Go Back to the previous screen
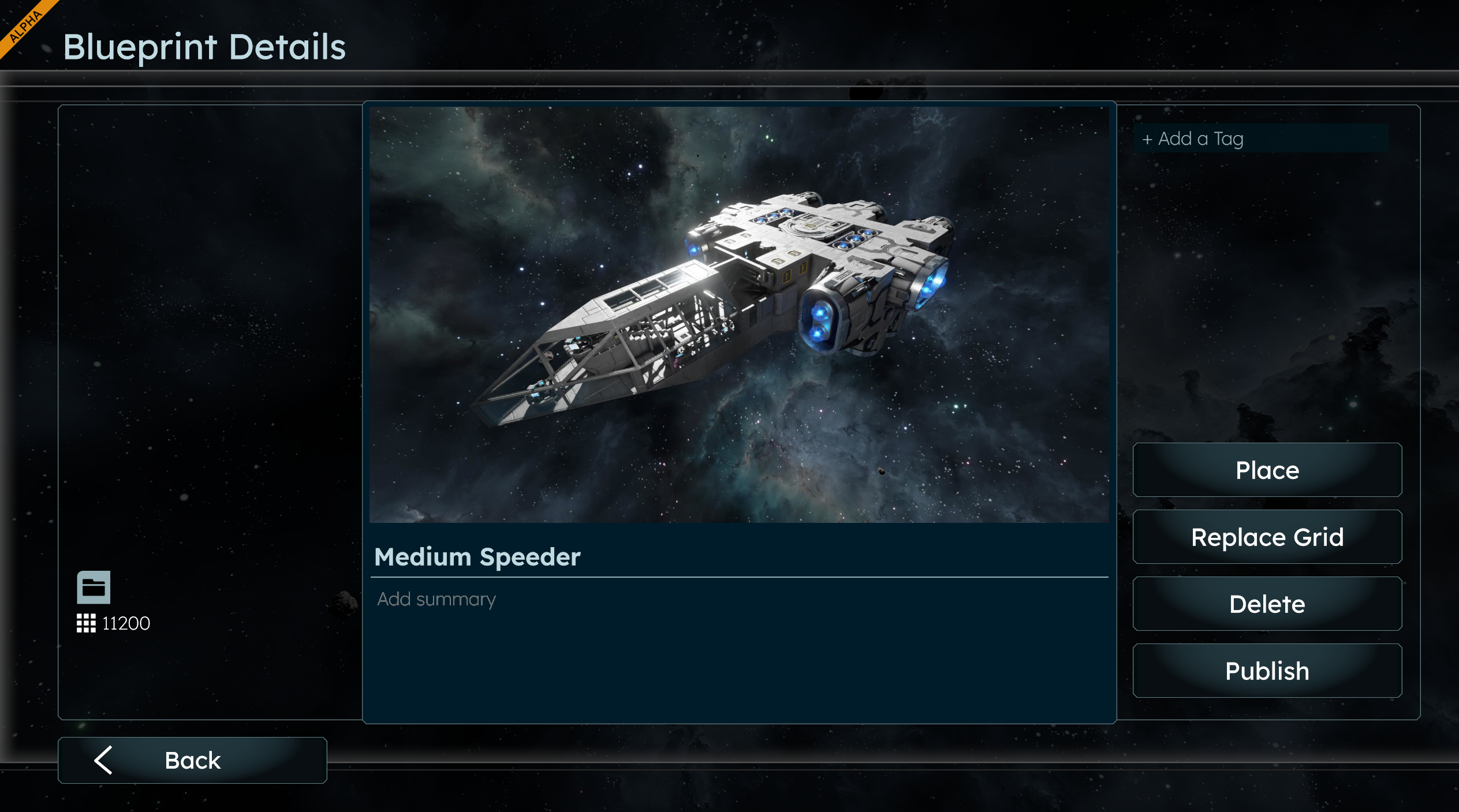 coord(192,760)
